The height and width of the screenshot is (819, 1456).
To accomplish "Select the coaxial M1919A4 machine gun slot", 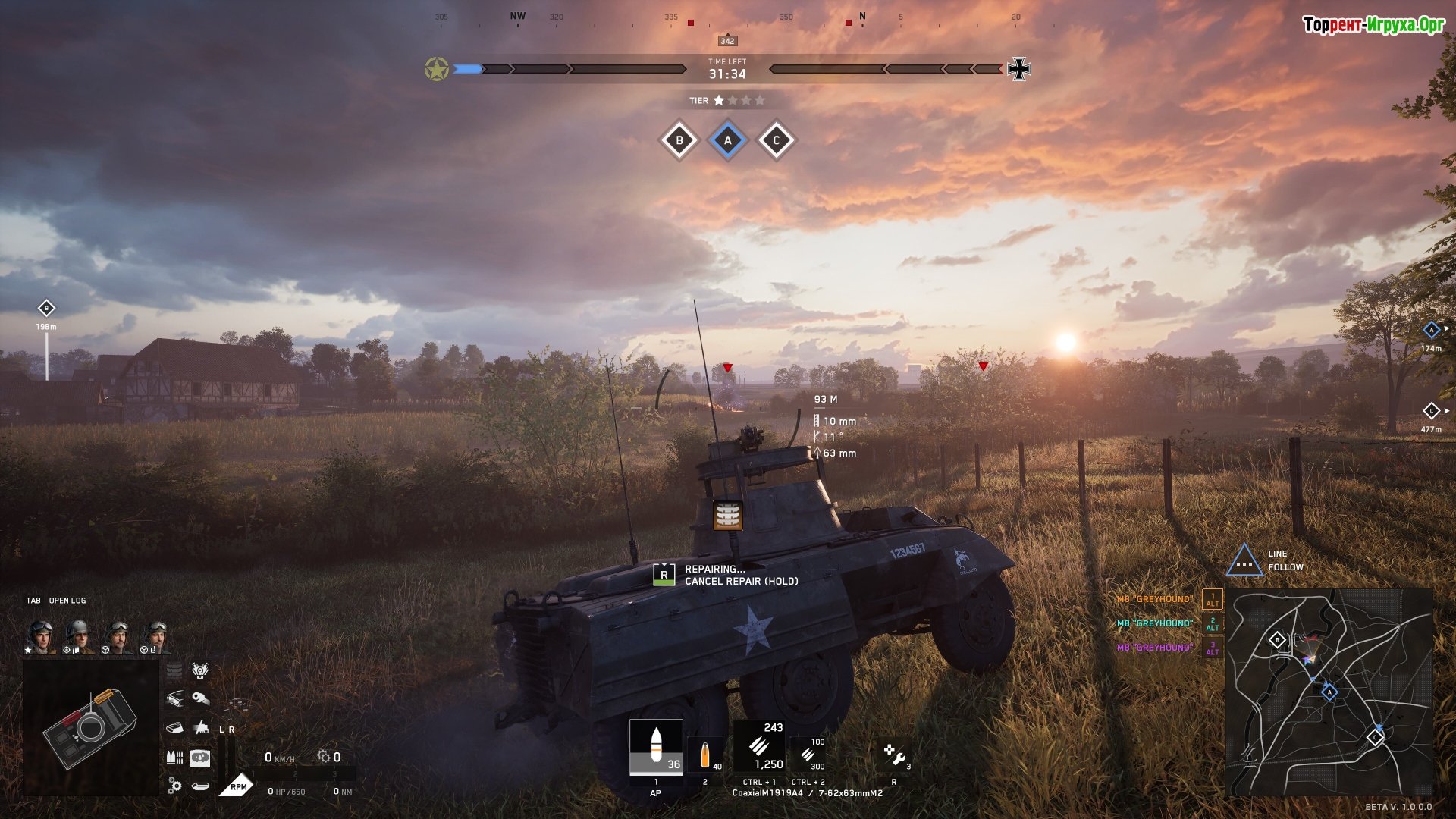I will [759, 747].
